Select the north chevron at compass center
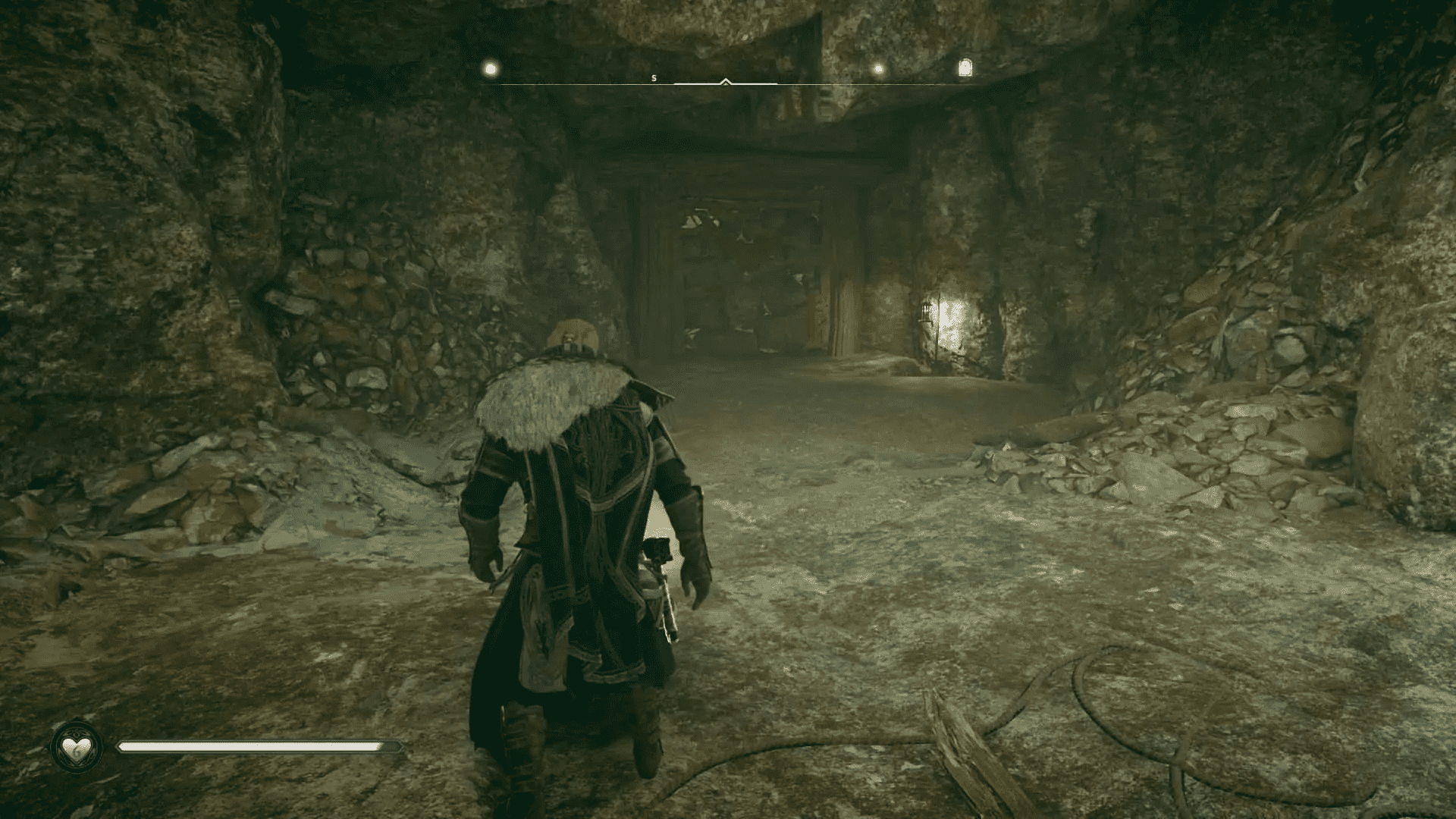The image size is (1456, 819). tap(726, 79)
